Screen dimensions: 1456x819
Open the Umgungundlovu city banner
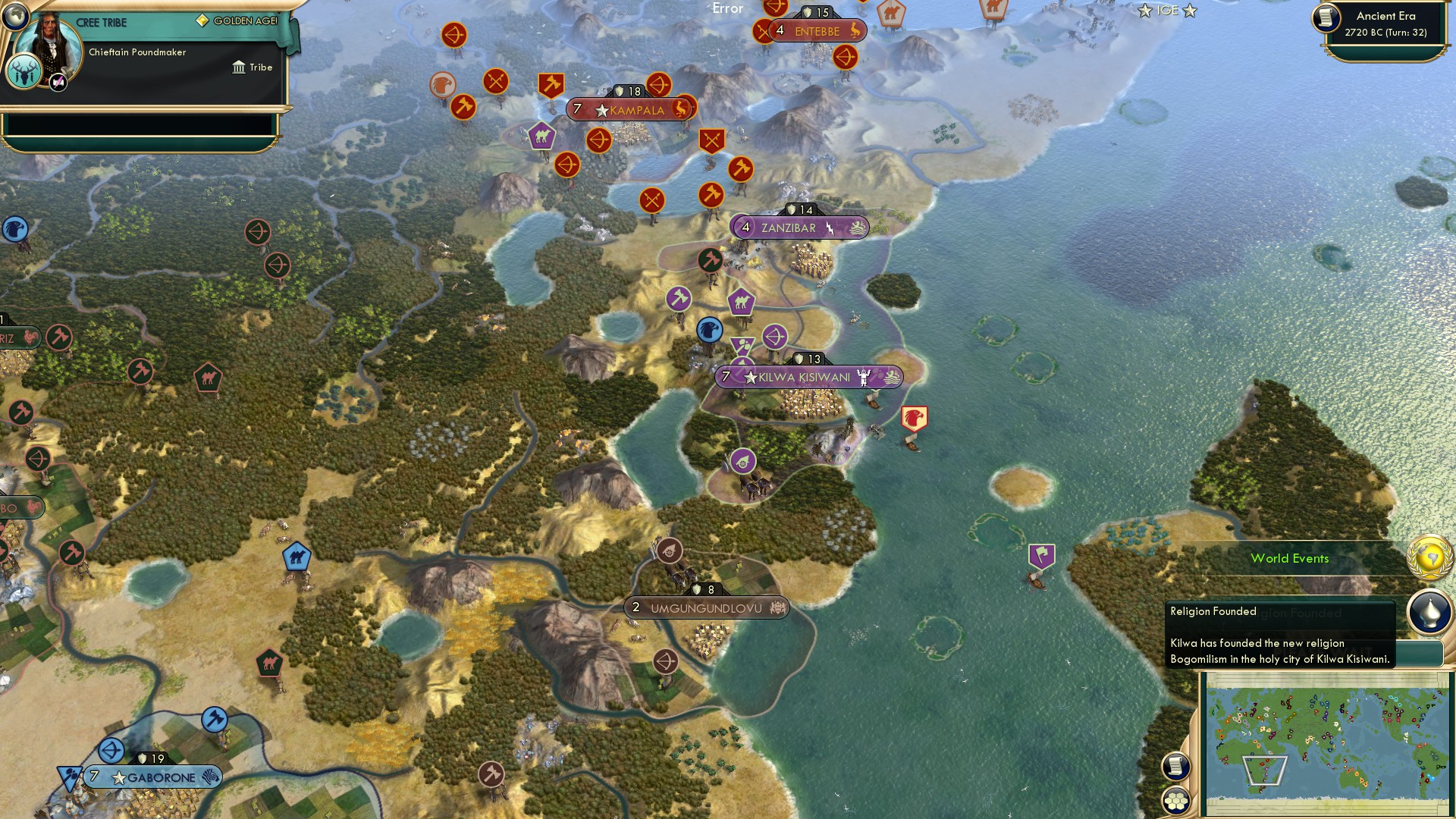point(708,607)
